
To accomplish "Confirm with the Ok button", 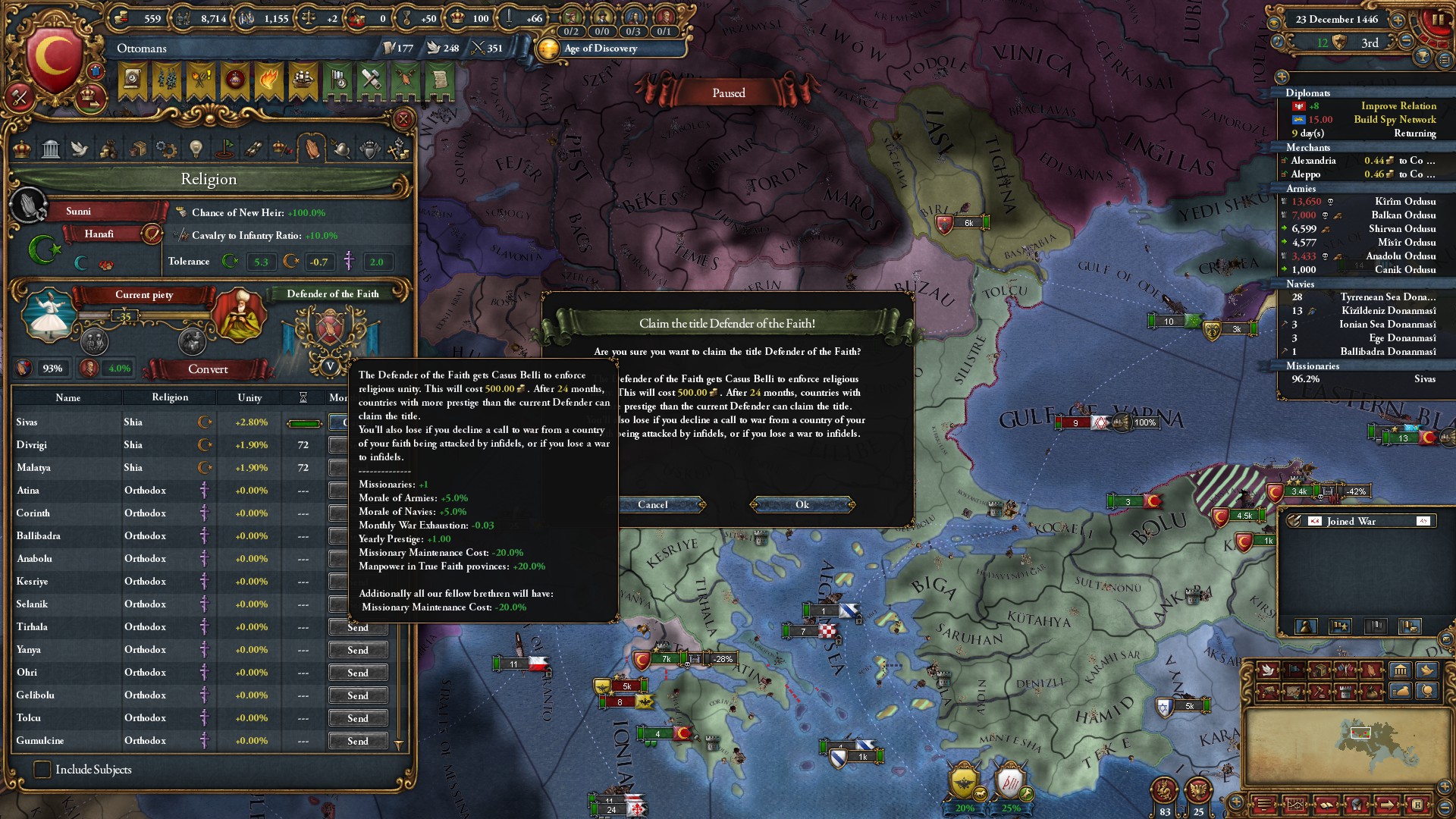I will (x=802, y=505).
